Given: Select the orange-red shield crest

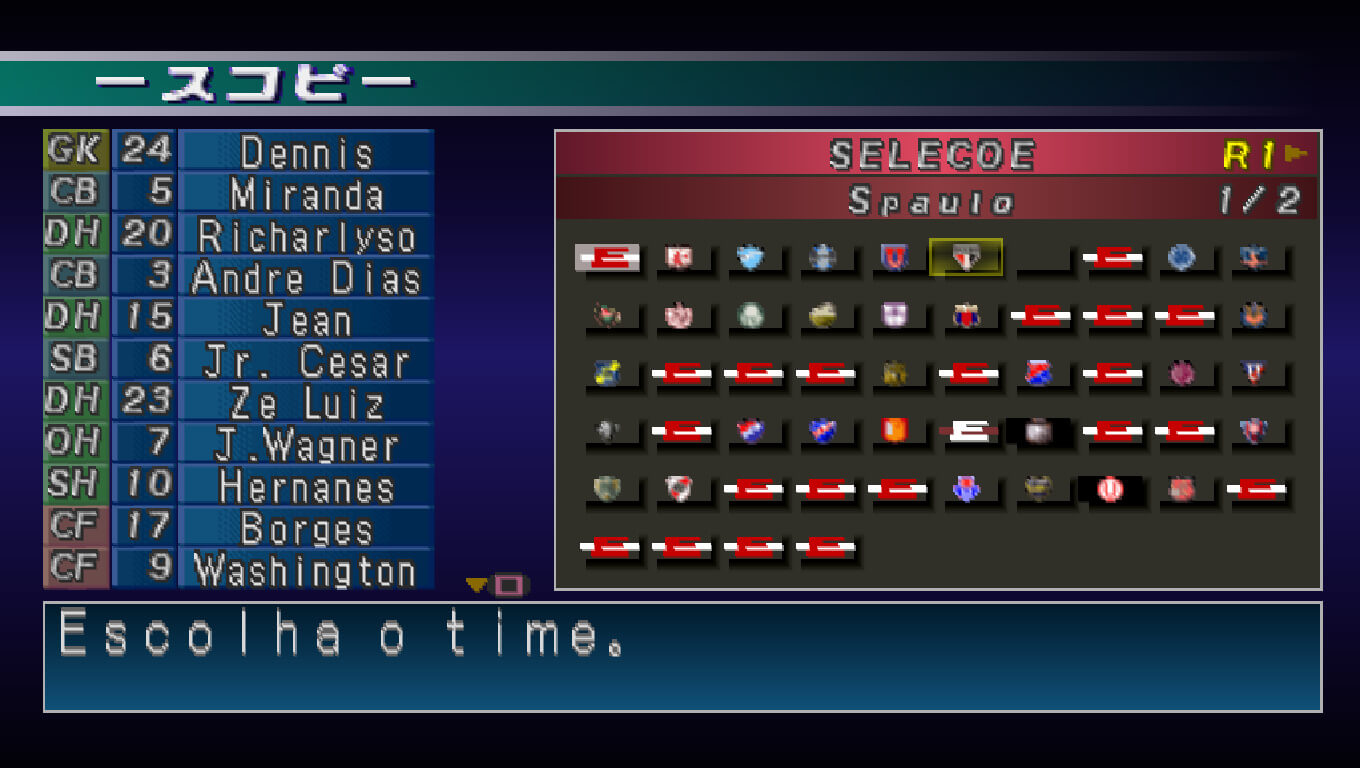Looking at the screenshot, I should 894,431.
